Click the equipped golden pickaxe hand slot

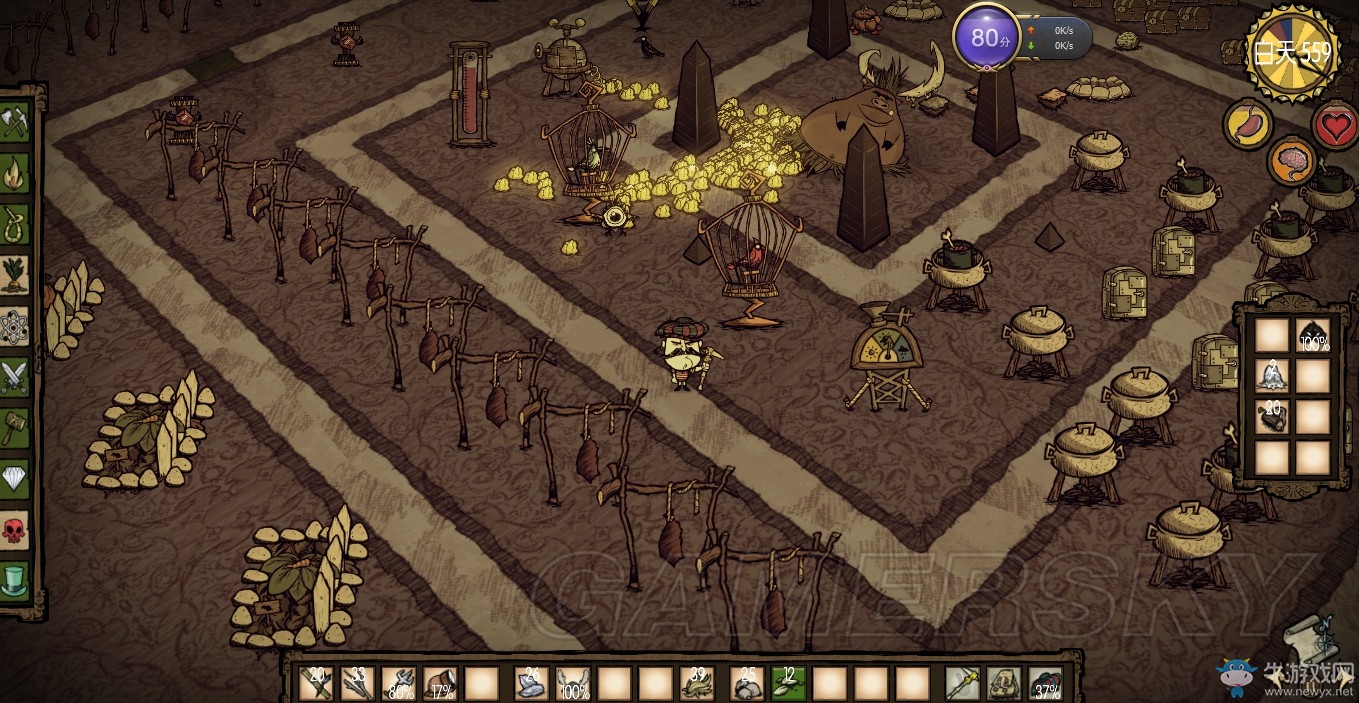point(963,683)
